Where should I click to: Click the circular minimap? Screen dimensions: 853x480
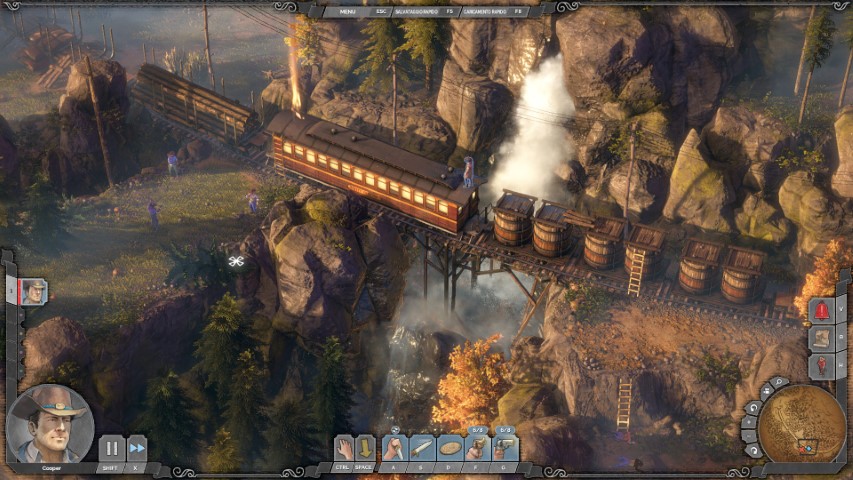[802, 425]
